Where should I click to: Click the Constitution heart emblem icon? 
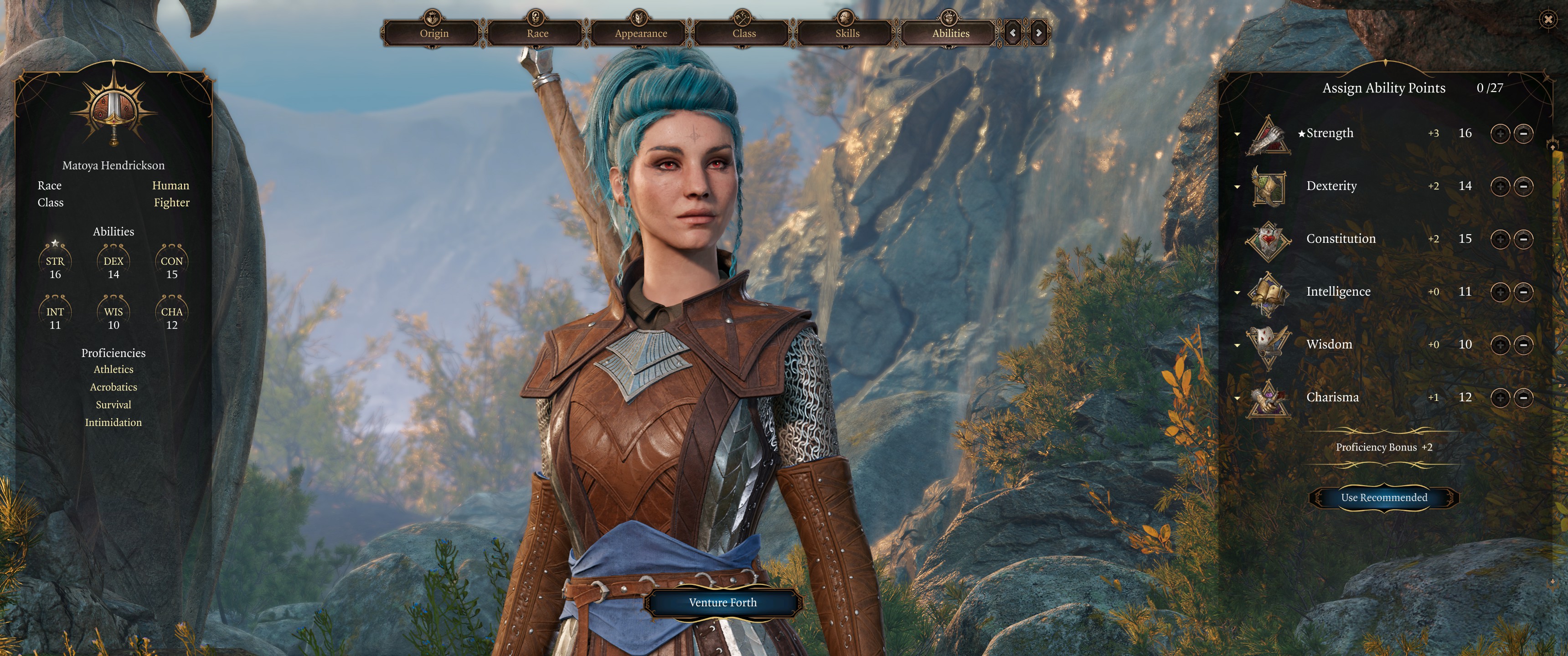1269,239
